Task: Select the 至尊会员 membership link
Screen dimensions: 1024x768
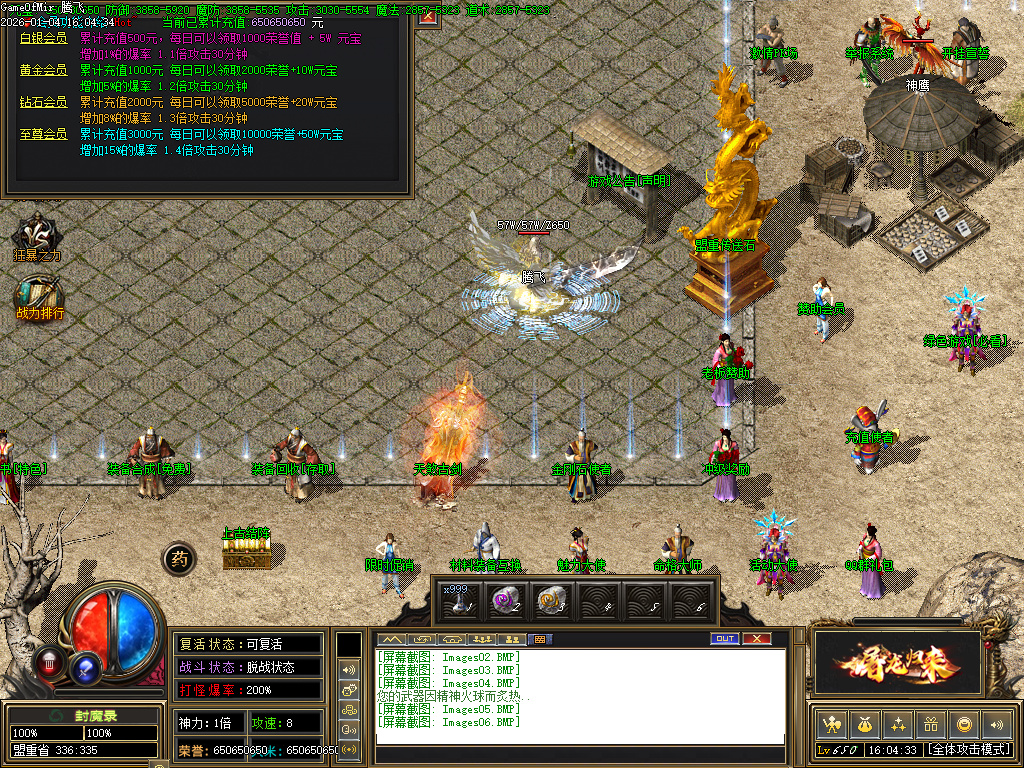Action: point(43,134)
